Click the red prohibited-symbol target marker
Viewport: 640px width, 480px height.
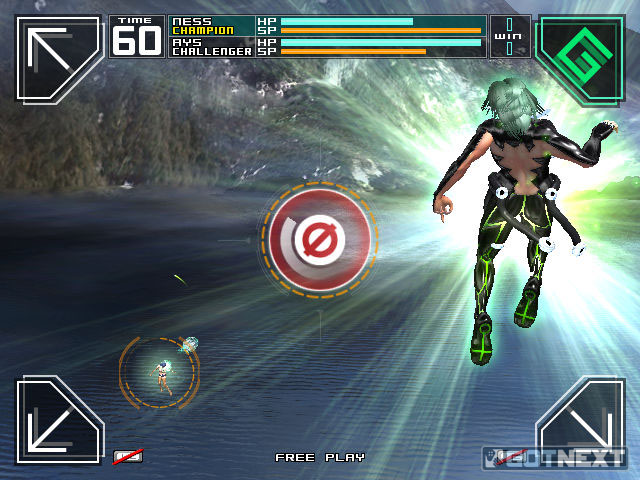pos(320,239)
